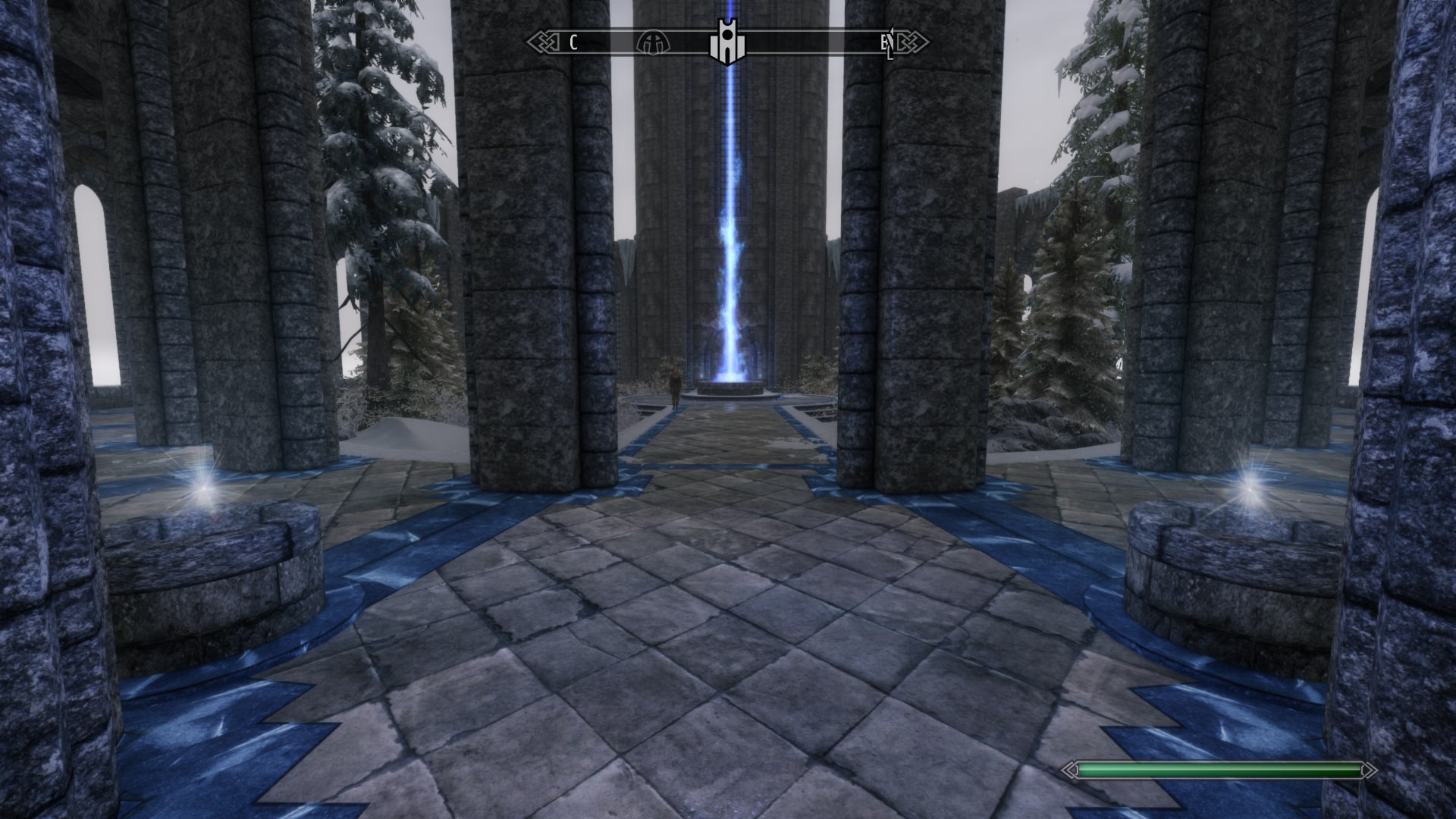Click the faded helmet landmark icon on the compass
The width and height of the screenshot is (1456, 819).
(x=653, y=43)
